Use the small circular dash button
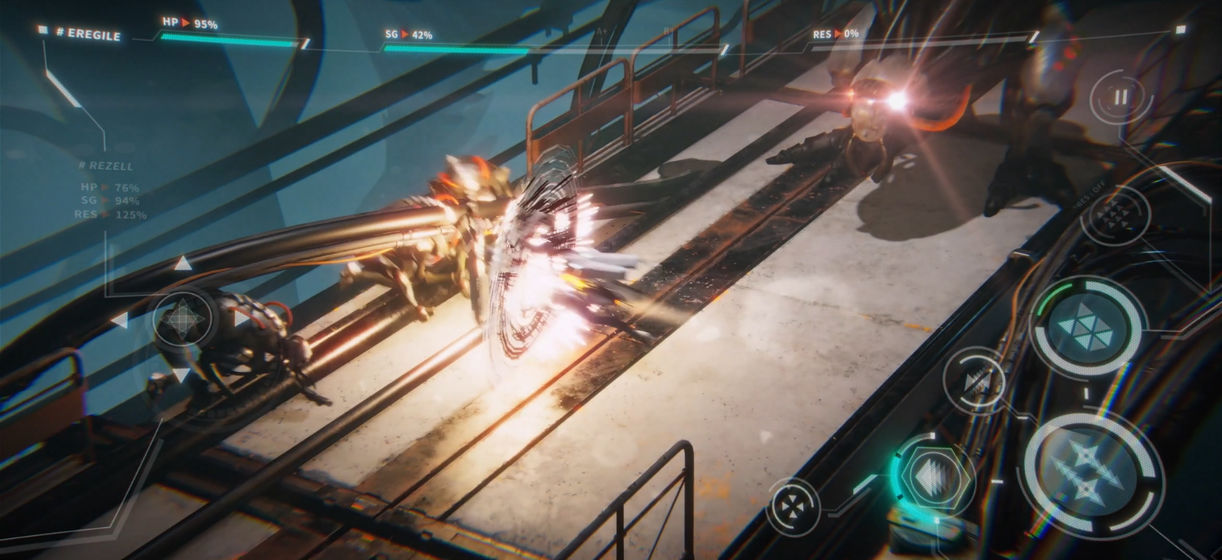 [x=975, y=380]
